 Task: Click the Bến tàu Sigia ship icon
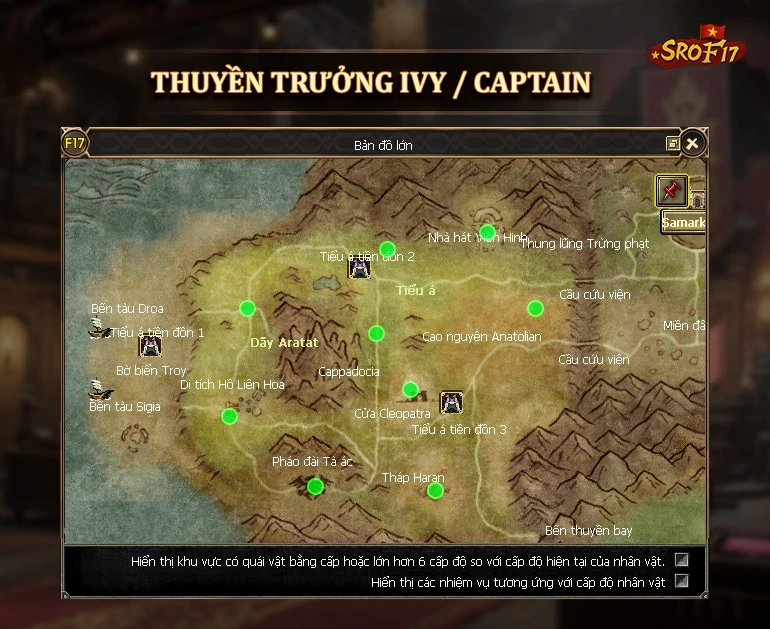[x=98, y=389]
